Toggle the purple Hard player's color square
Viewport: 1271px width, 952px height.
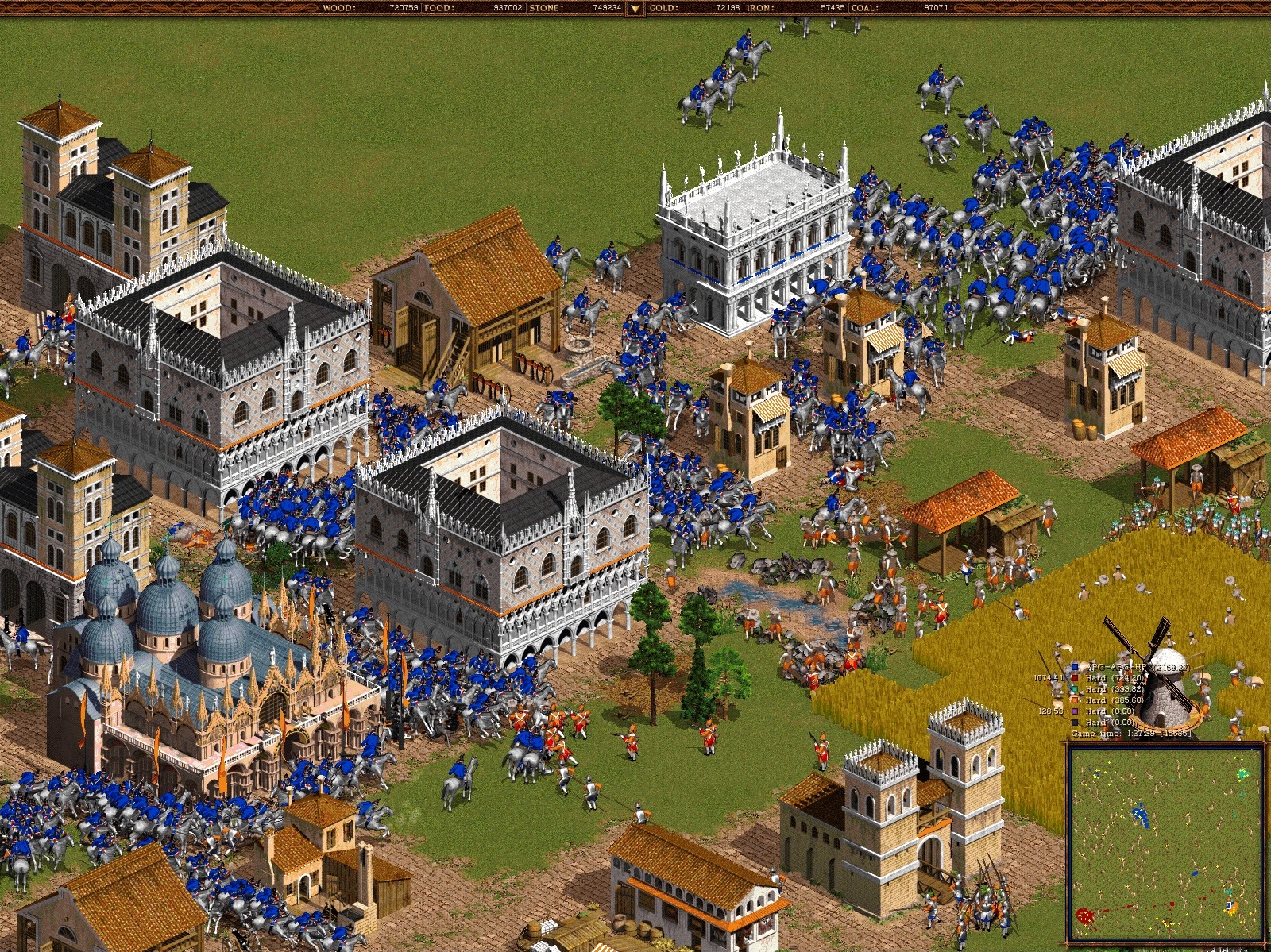pos(1074,711)
